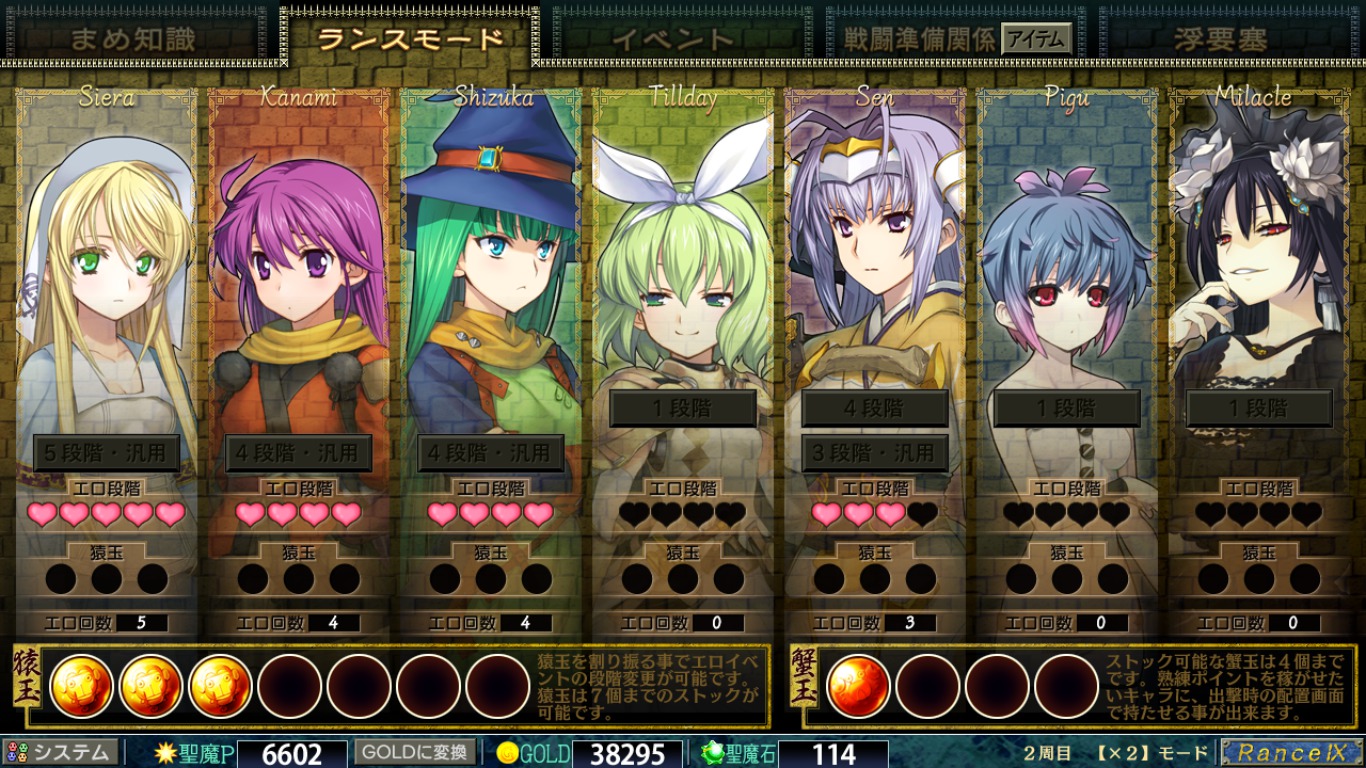Open the 戦闘準備関係 tab
This screenshot has height=768, width=1366.
[918, 39]
